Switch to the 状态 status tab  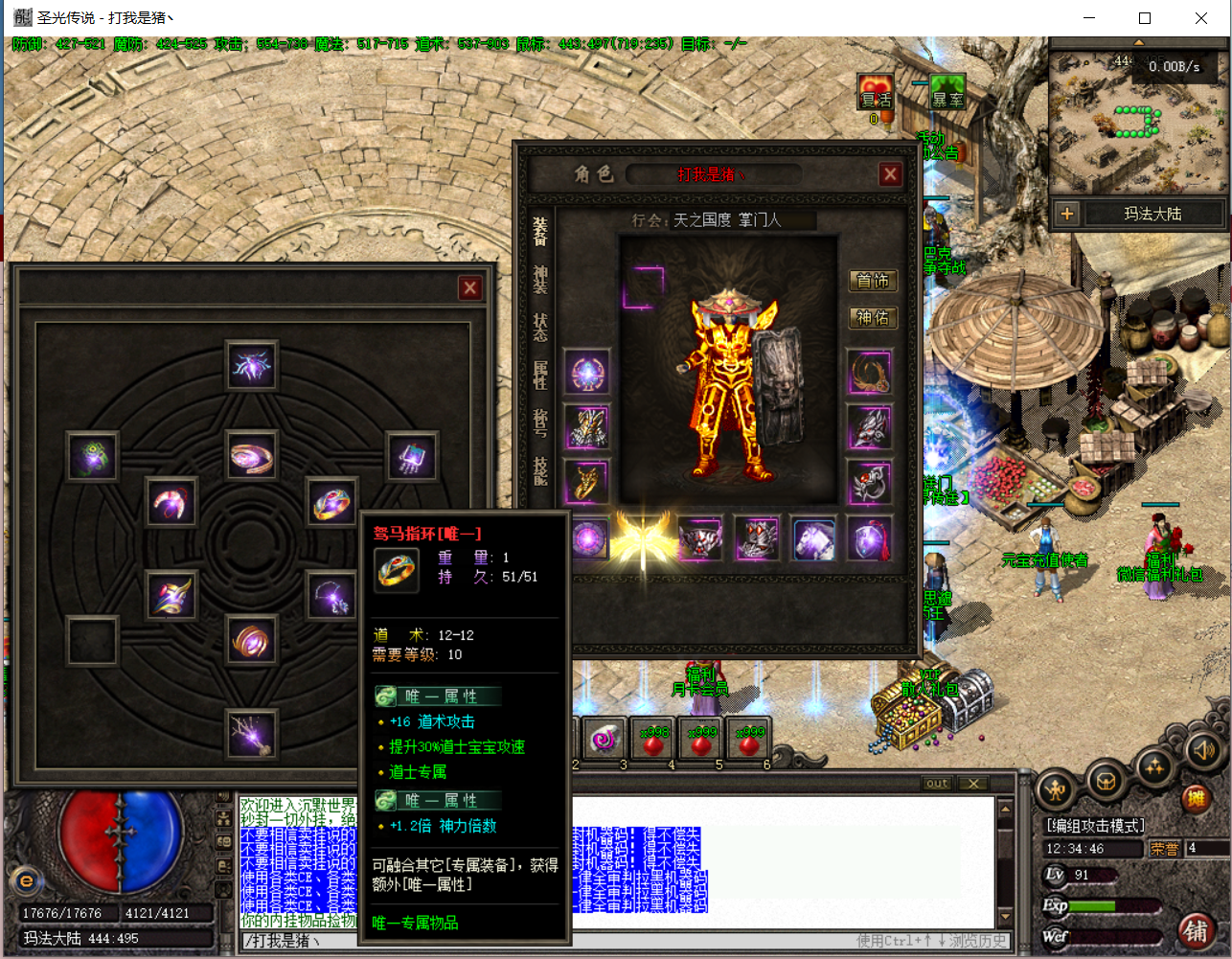(x=541, y=327)
